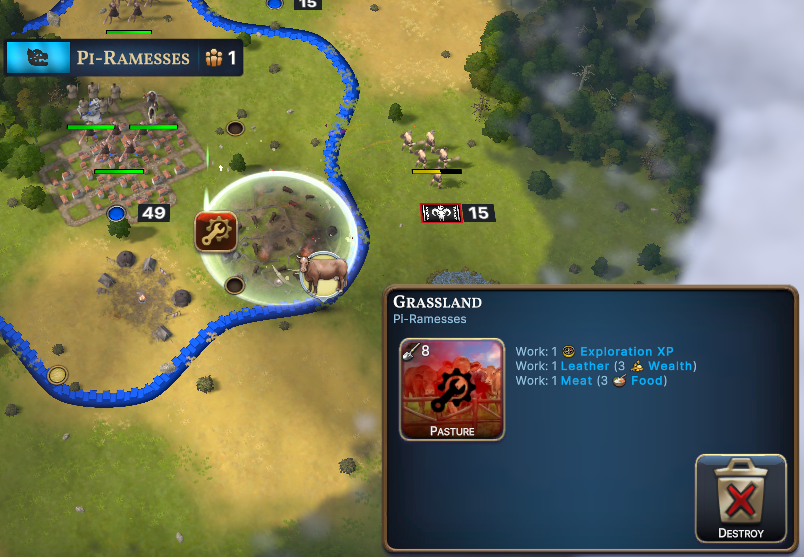Viewport: 804px width, 557px height.
Task: Click the wrench build marker on map
Action: pyautogui.click(x=215, y=232)
